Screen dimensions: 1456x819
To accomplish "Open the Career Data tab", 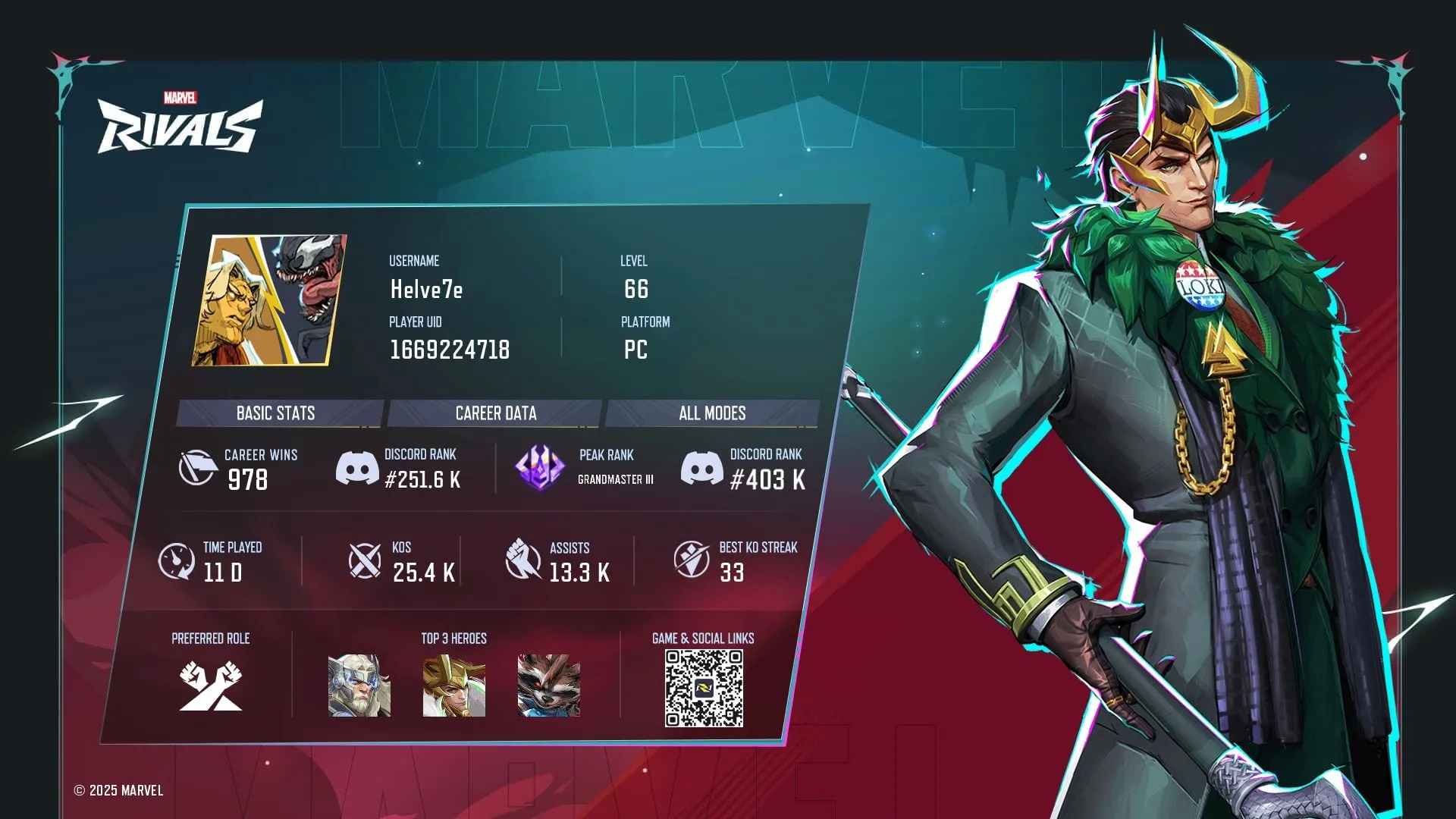I will (x=495, y=413).
